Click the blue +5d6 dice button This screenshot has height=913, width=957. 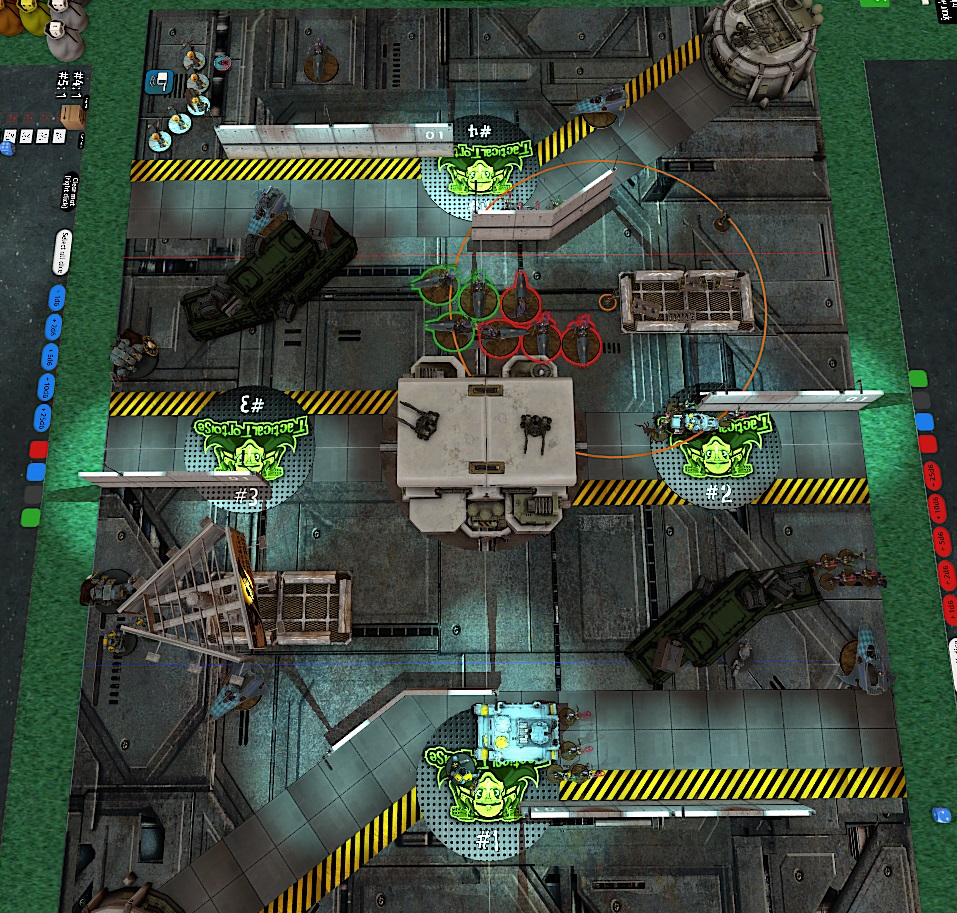click(x=49, y=358)
